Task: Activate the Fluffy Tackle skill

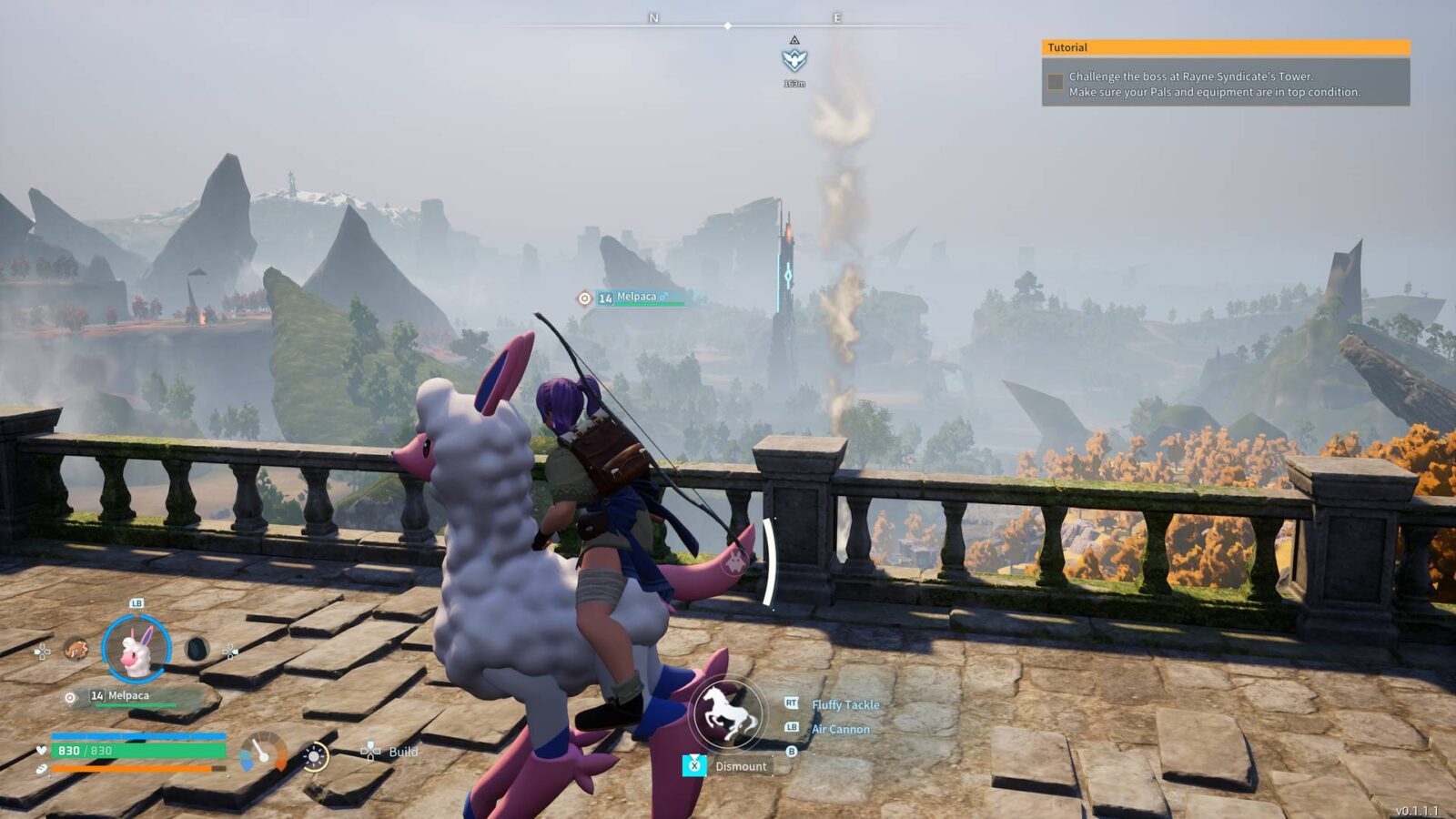Action: (x=844, y=704)
